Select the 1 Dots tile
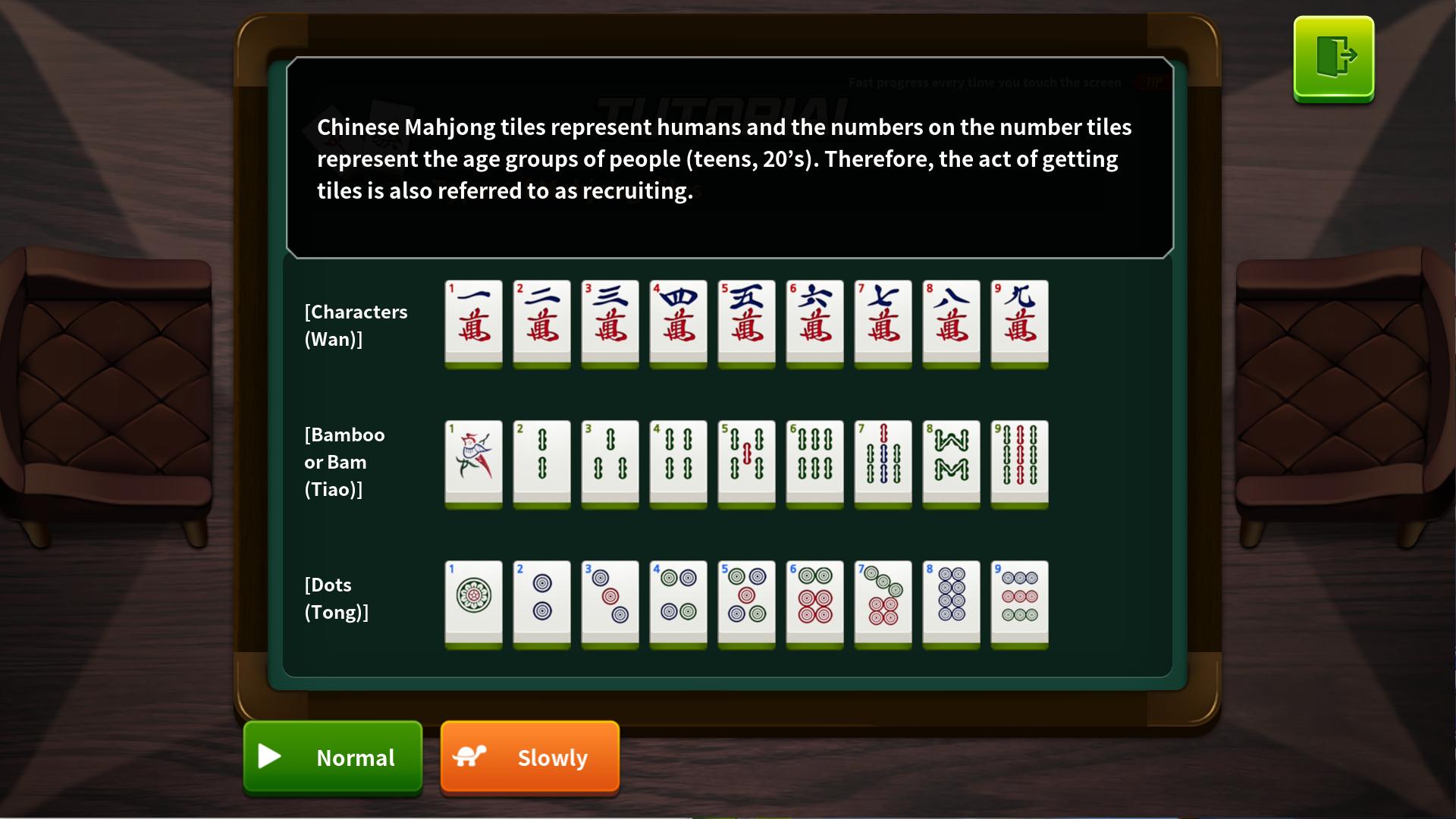Screen dimensions: 1456x819 [x=473, y=605]
